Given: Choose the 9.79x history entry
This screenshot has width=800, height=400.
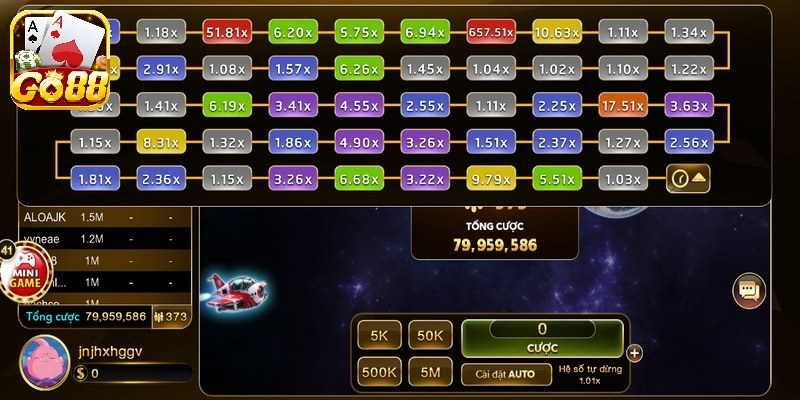Looking at the screenshot, I should pos(490,179).
